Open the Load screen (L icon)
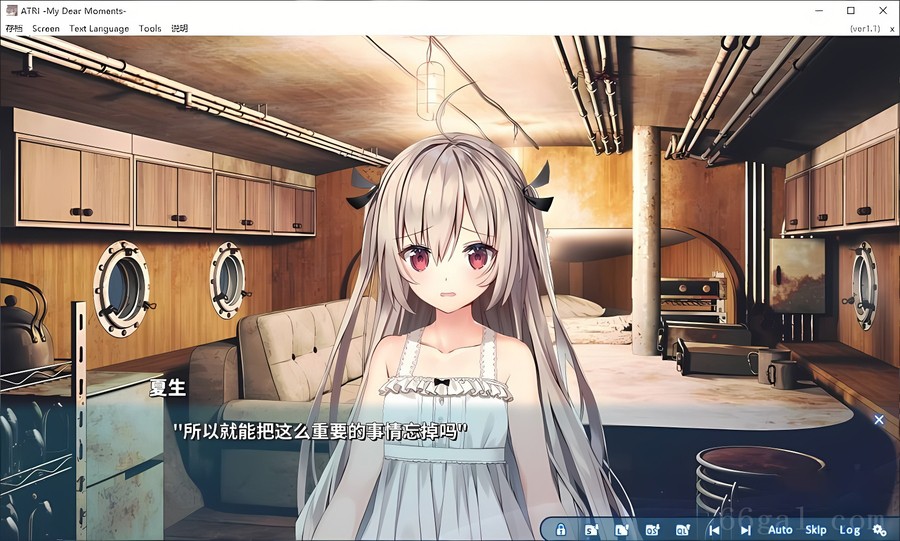Screen dimensions: 900x541 (x=621, y=530)
